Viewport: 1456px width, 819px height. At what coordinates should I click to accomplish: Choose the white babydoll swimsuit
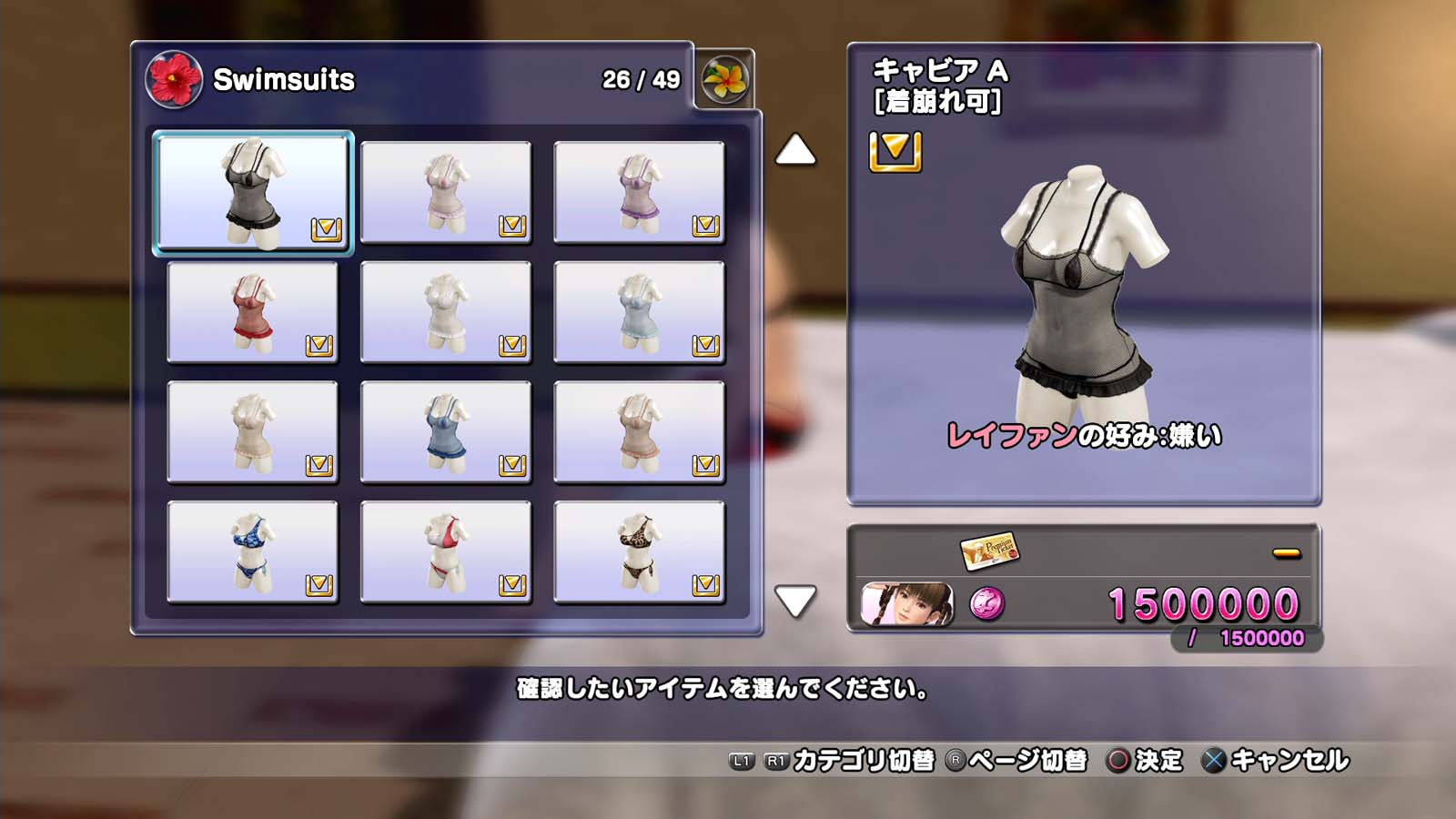tap(445, 312)
